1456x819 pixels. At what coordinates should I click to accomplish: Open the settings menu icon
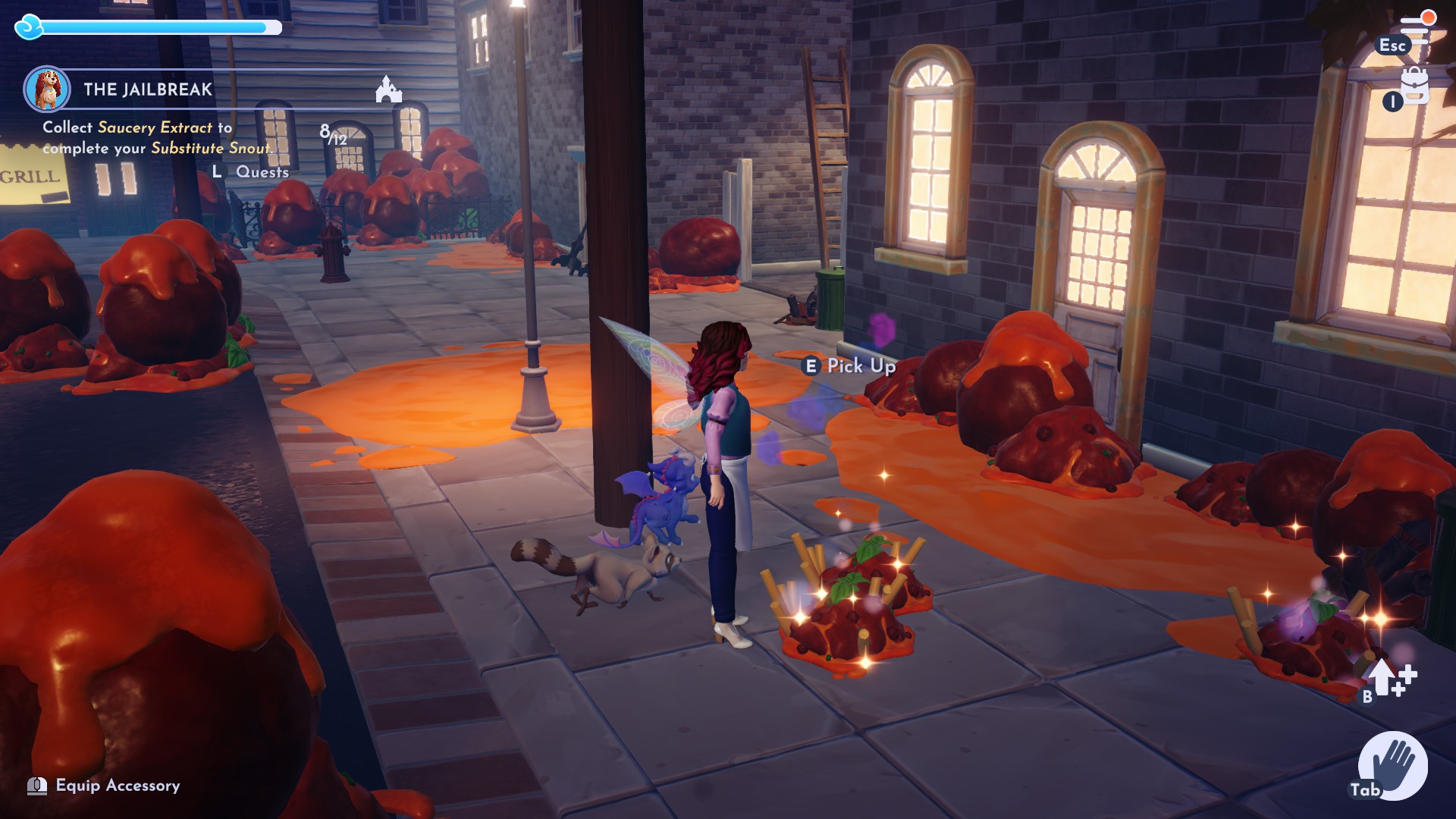[x=1415, y=28]
